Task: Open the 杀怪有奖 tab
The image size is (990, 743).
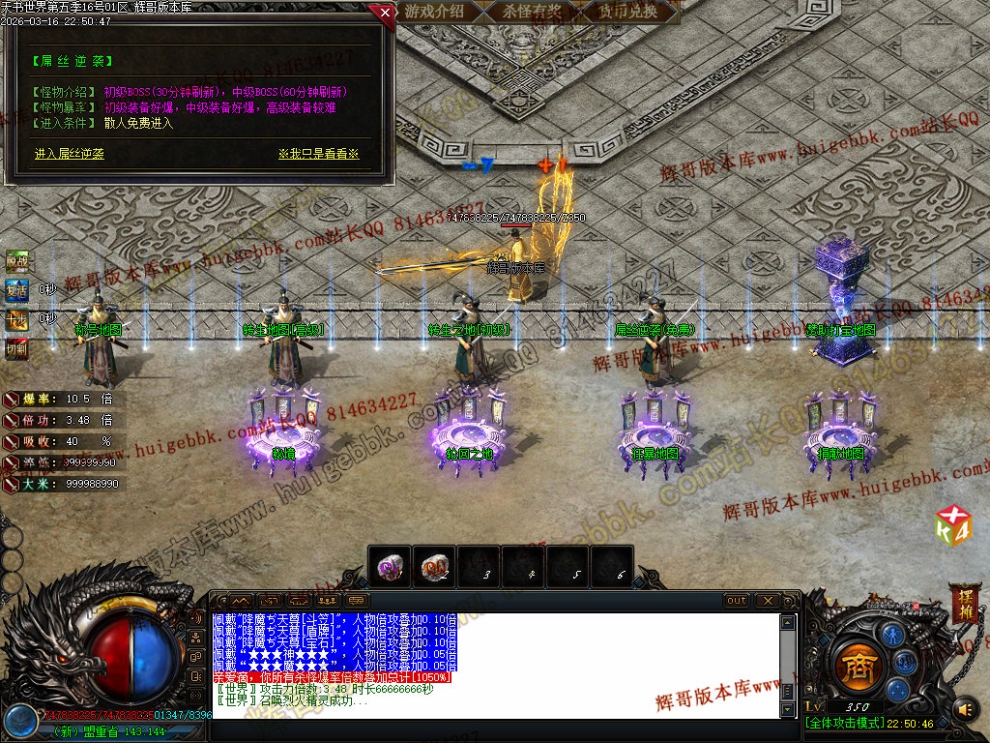Action: [x=532, y=12]
